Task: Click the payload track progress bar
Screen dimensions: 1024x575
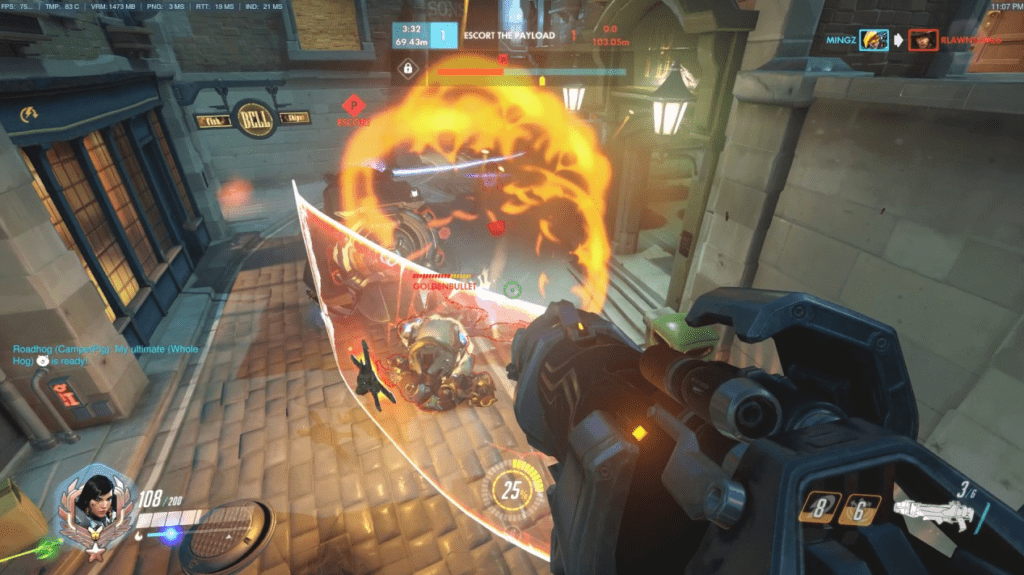Action: tap(530, 71)
